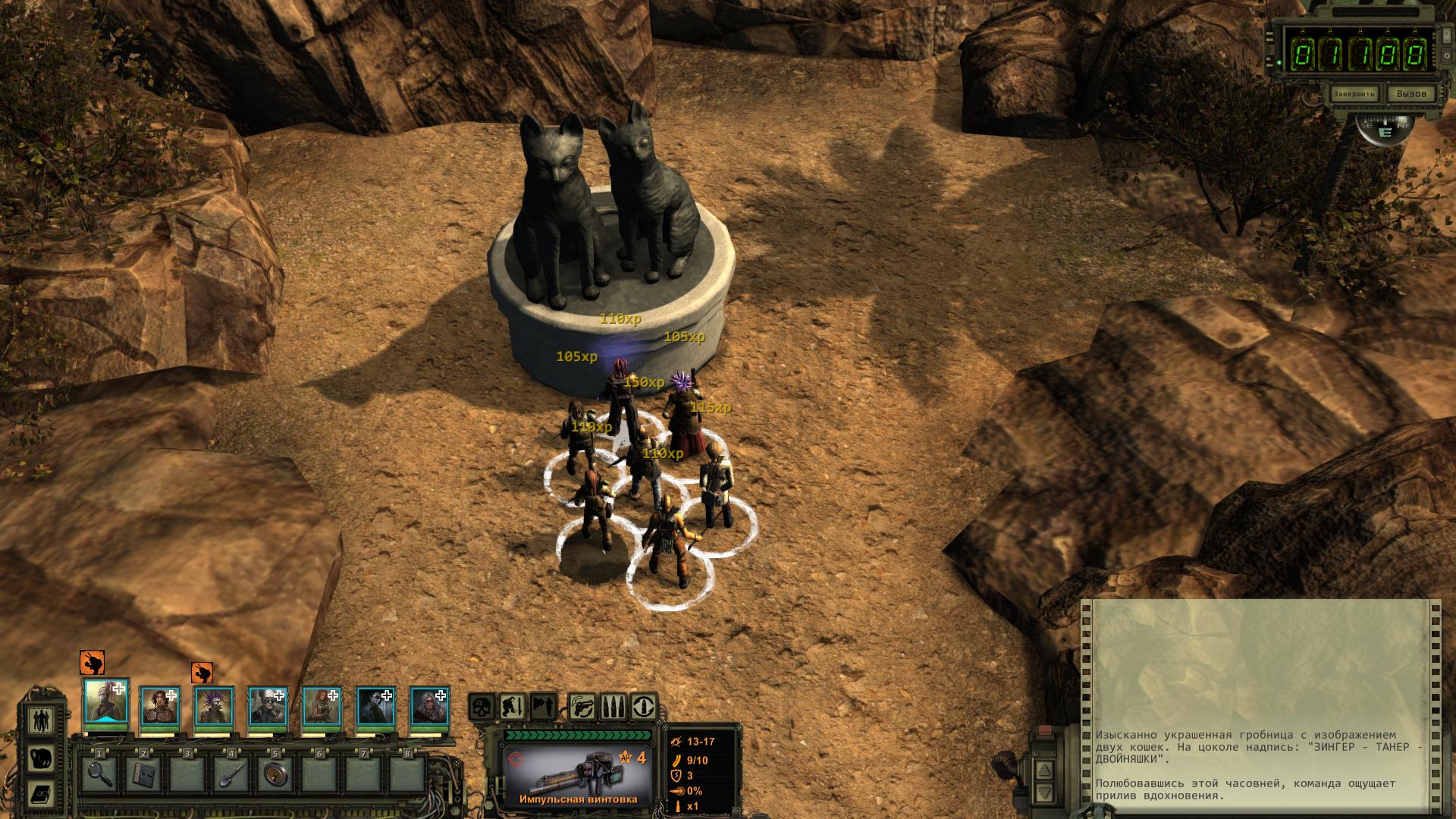The width and height of the screenshot is (1456, 819).
Task: Click the "Завершить" button
Action: 1354,94
